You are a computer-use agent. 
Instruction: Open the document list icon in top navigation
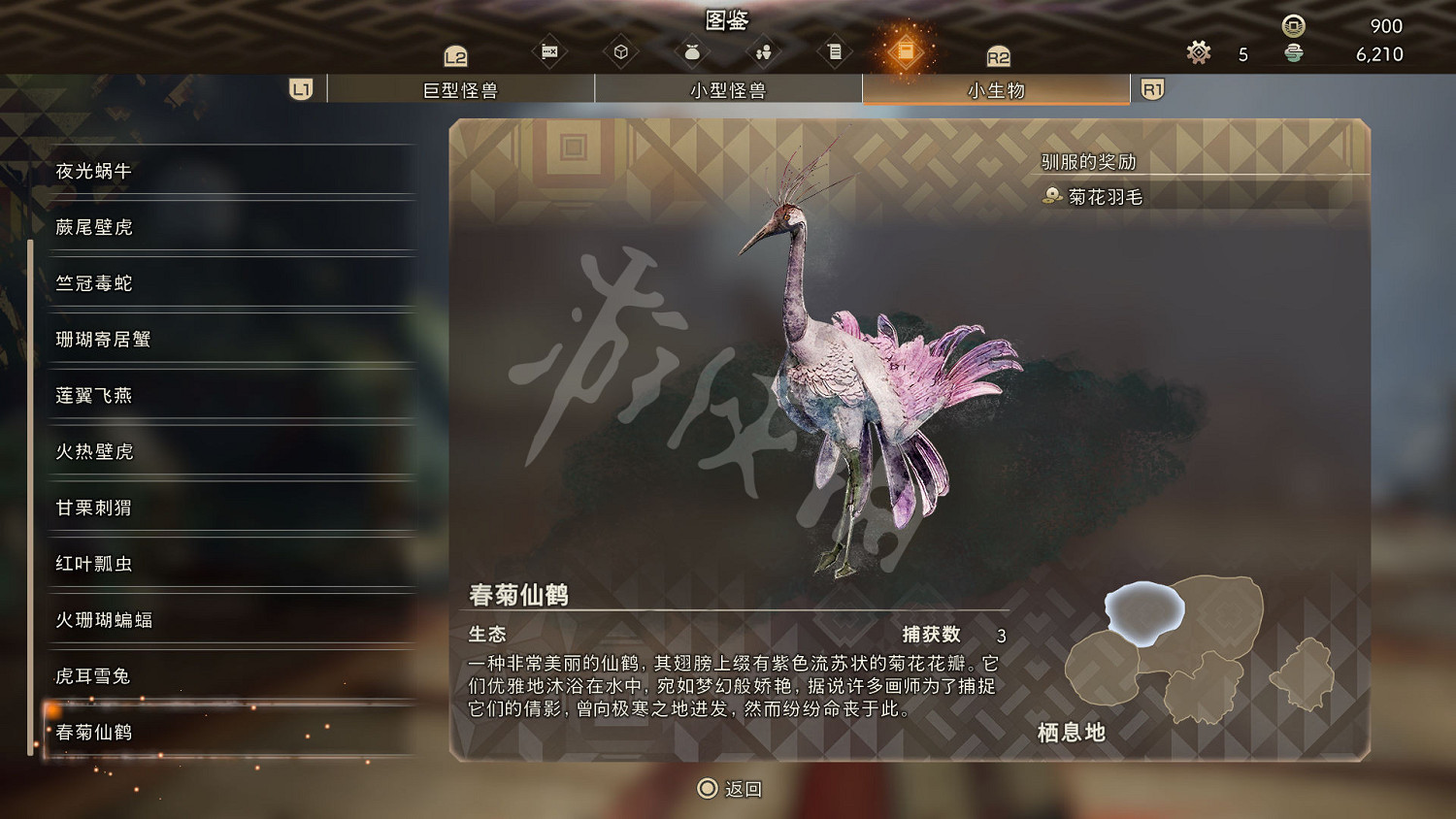(835, 50)
